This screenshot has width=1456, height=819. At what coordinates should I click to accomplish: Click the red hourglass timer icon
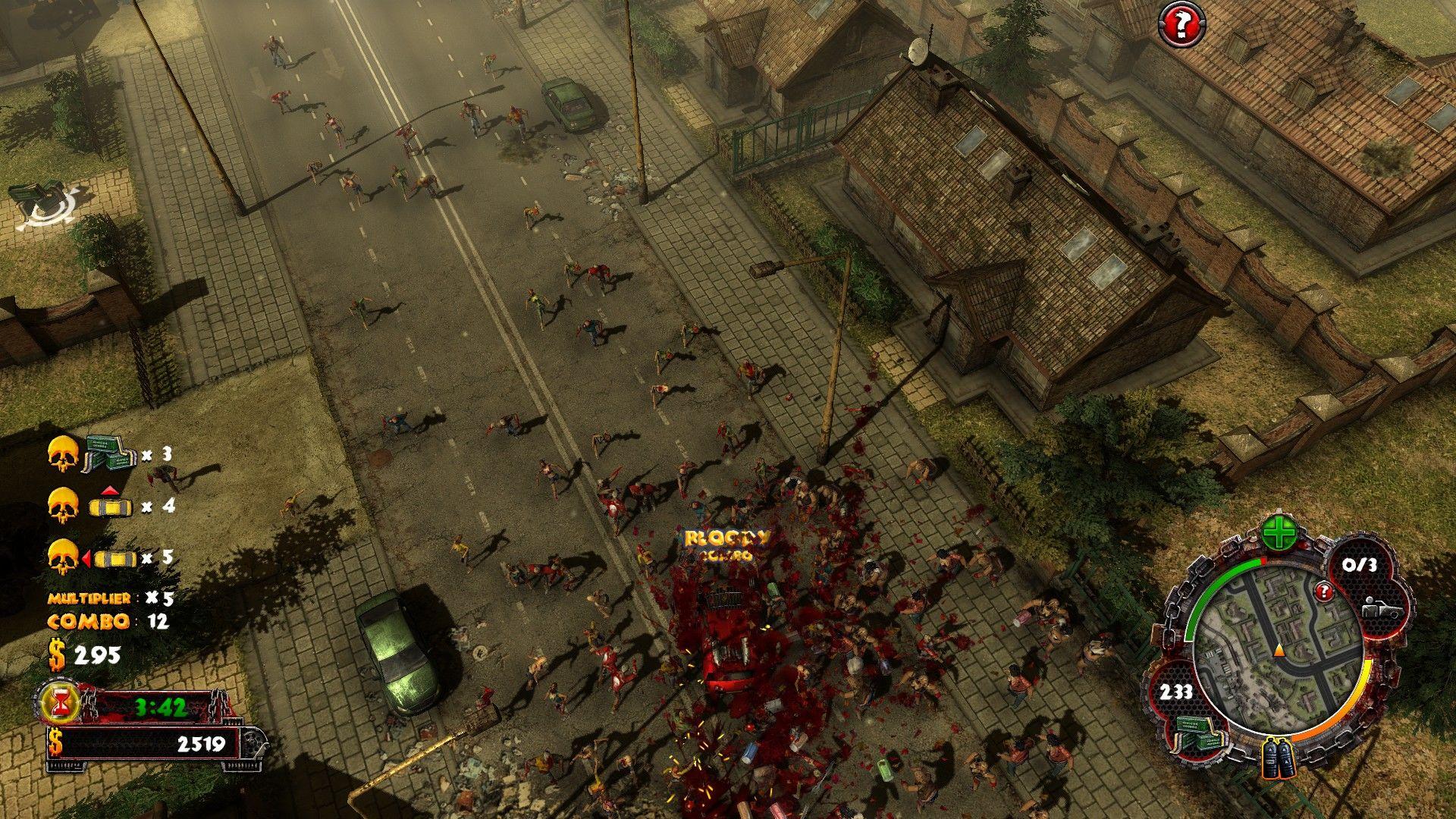click(x=58, y=703)
